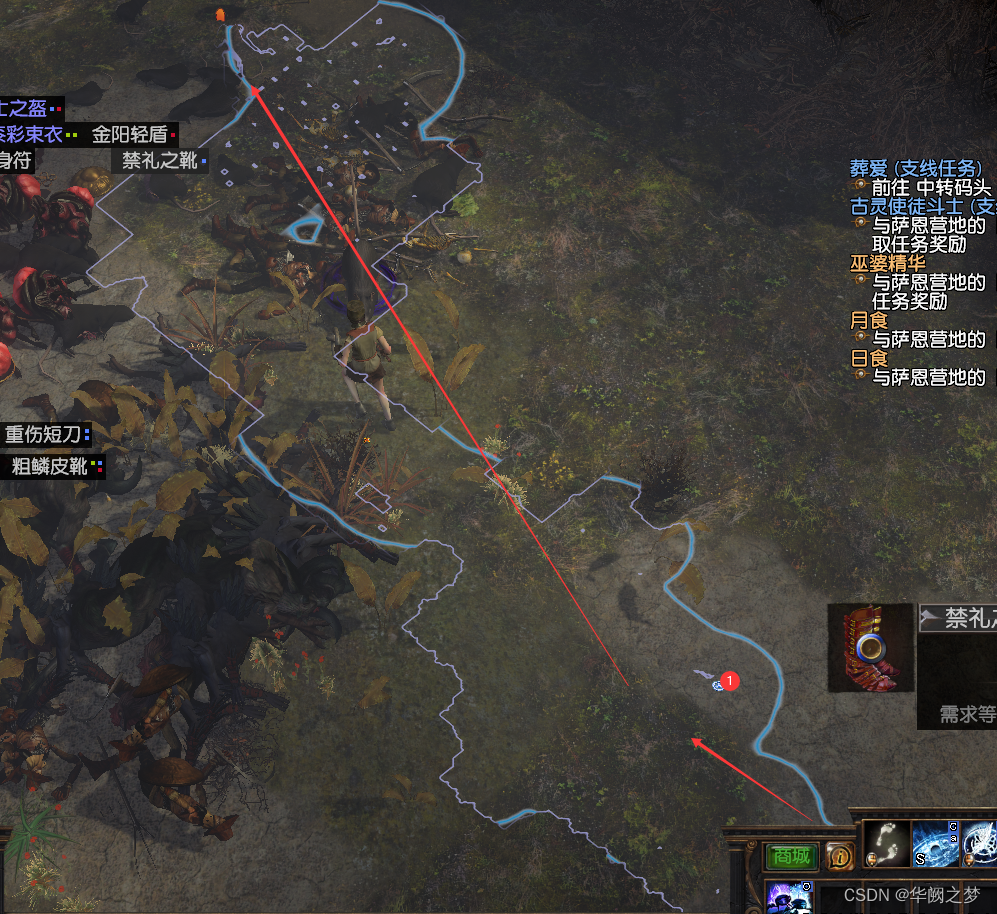
Task: Click the red boots item thumbnail
Action: (x=871, y=647)
